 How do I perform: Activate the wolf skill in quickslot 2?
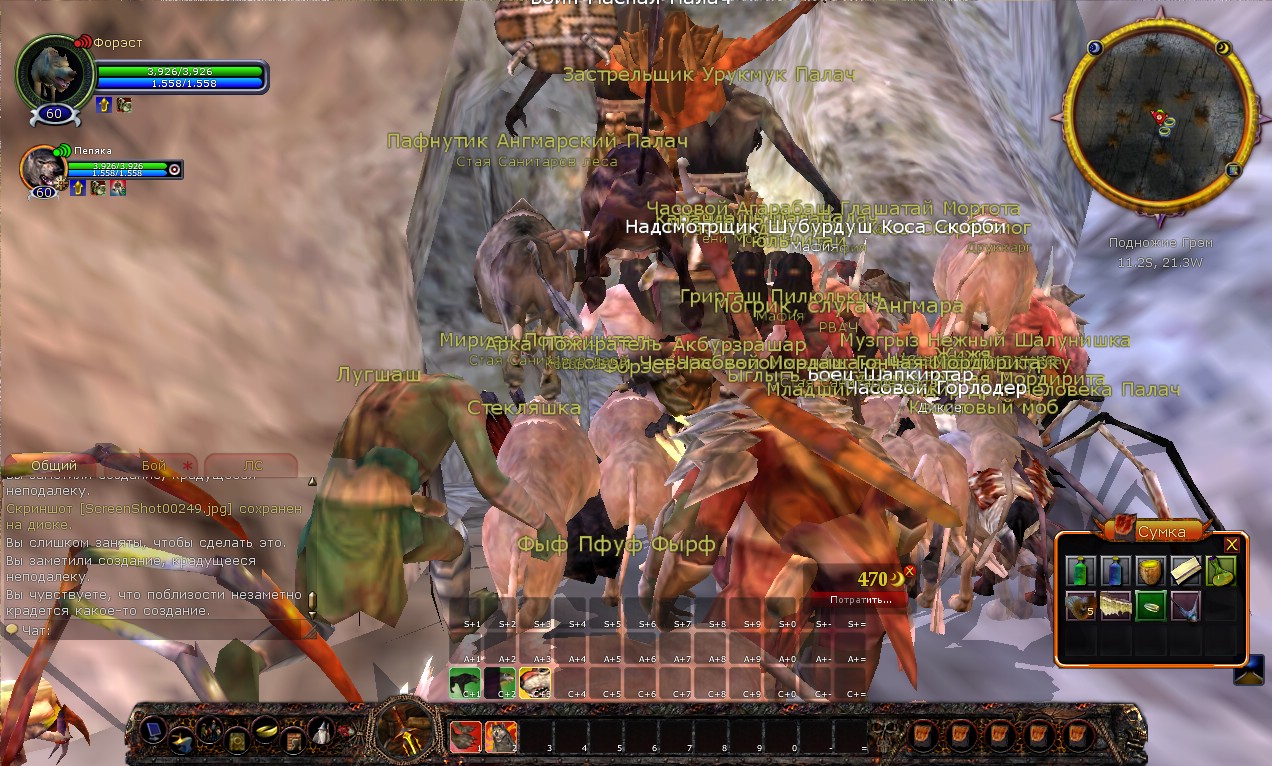coord(500,736)
